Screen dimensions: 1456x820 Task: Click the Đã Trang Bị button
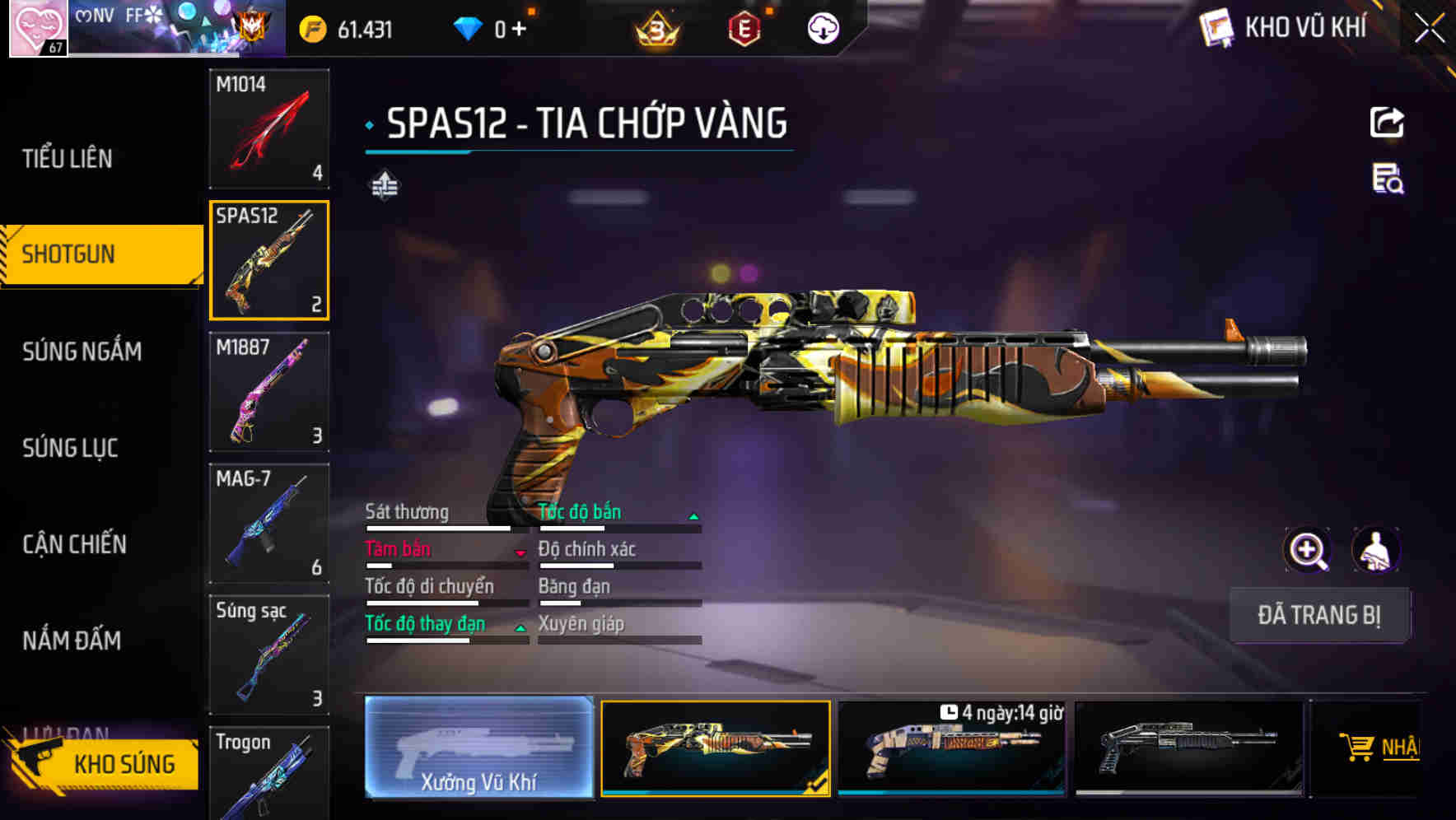pyautogui.click(x=1318, y=615)
